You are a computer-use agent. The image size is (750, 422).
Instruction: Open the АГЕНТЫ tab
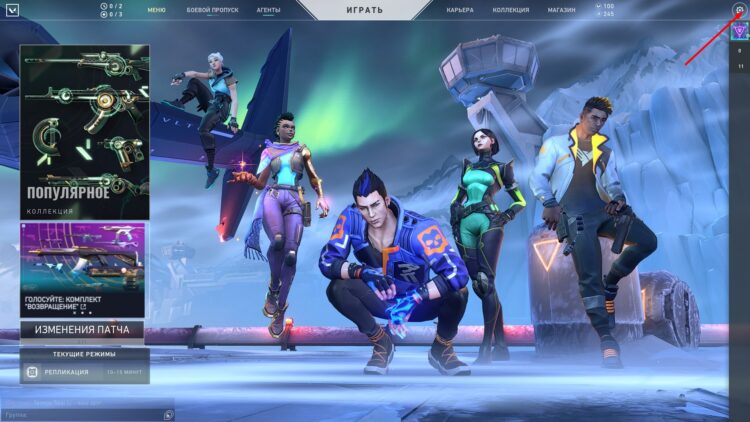pos(267,9)
